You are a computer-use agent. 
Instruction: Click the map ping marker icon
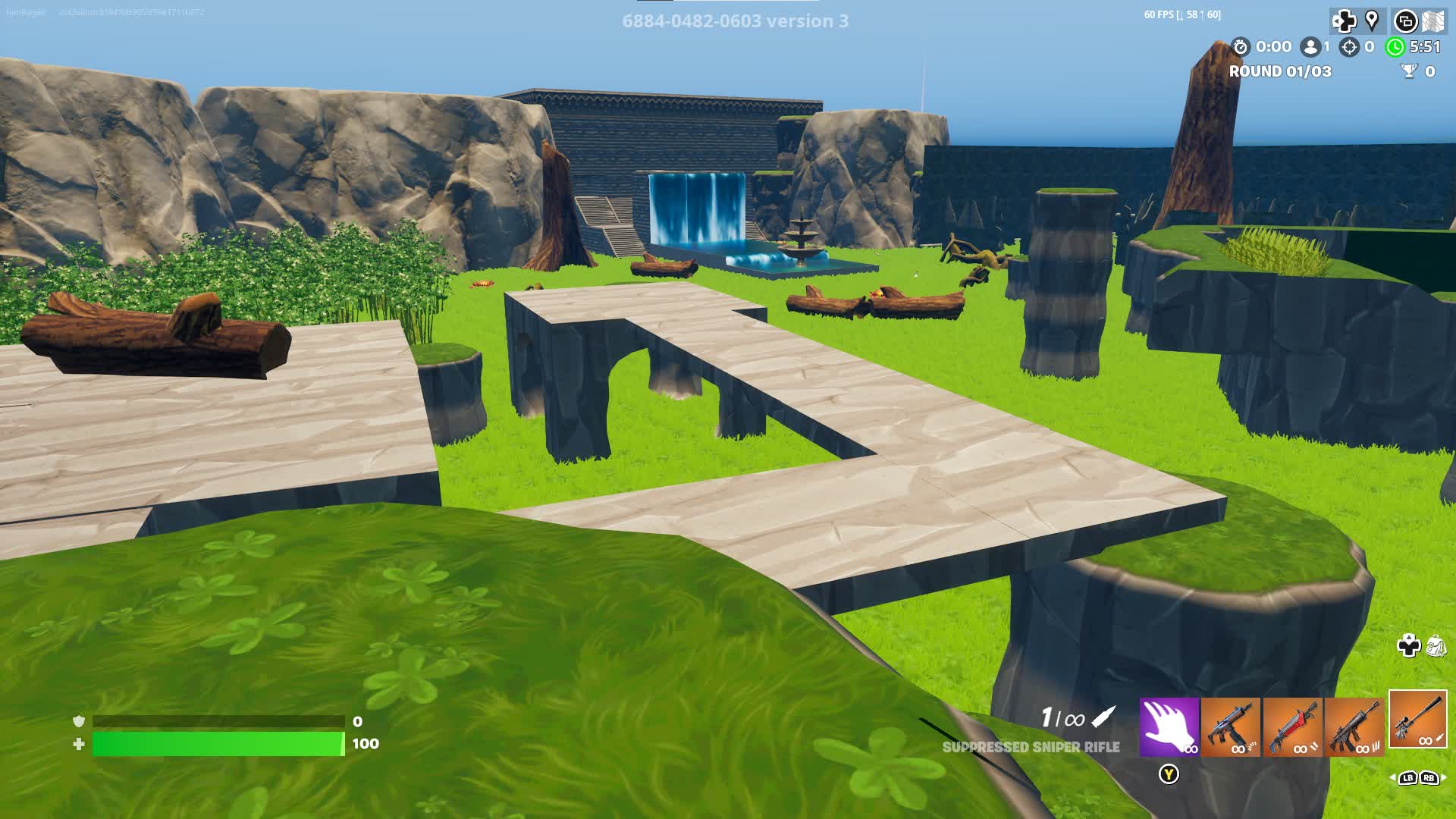[x=1373, y=20]
